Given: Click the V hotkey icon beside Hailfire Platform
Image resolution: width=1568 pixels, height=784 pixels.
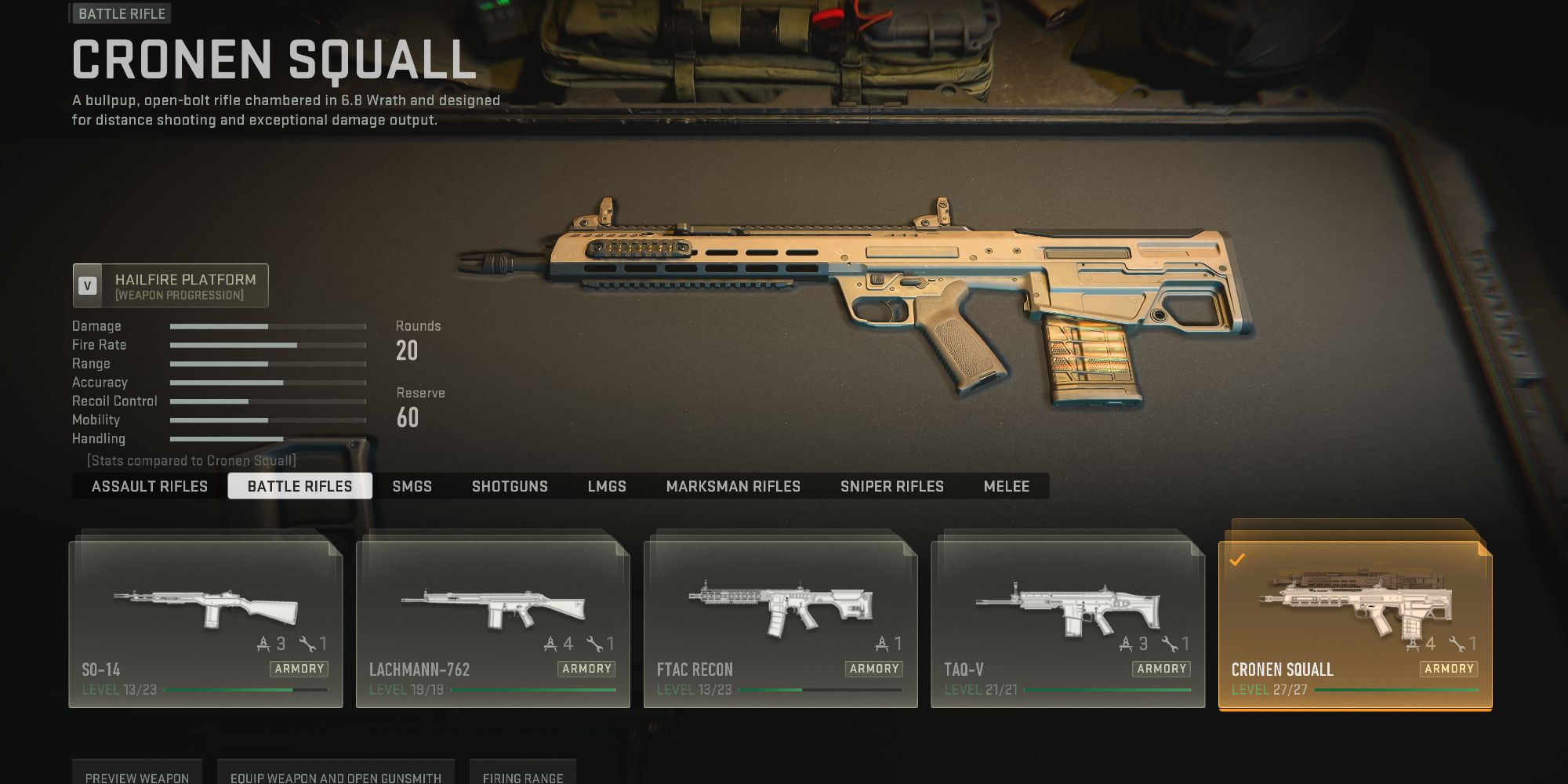Looking at the screenshot, I should point(88,285).
